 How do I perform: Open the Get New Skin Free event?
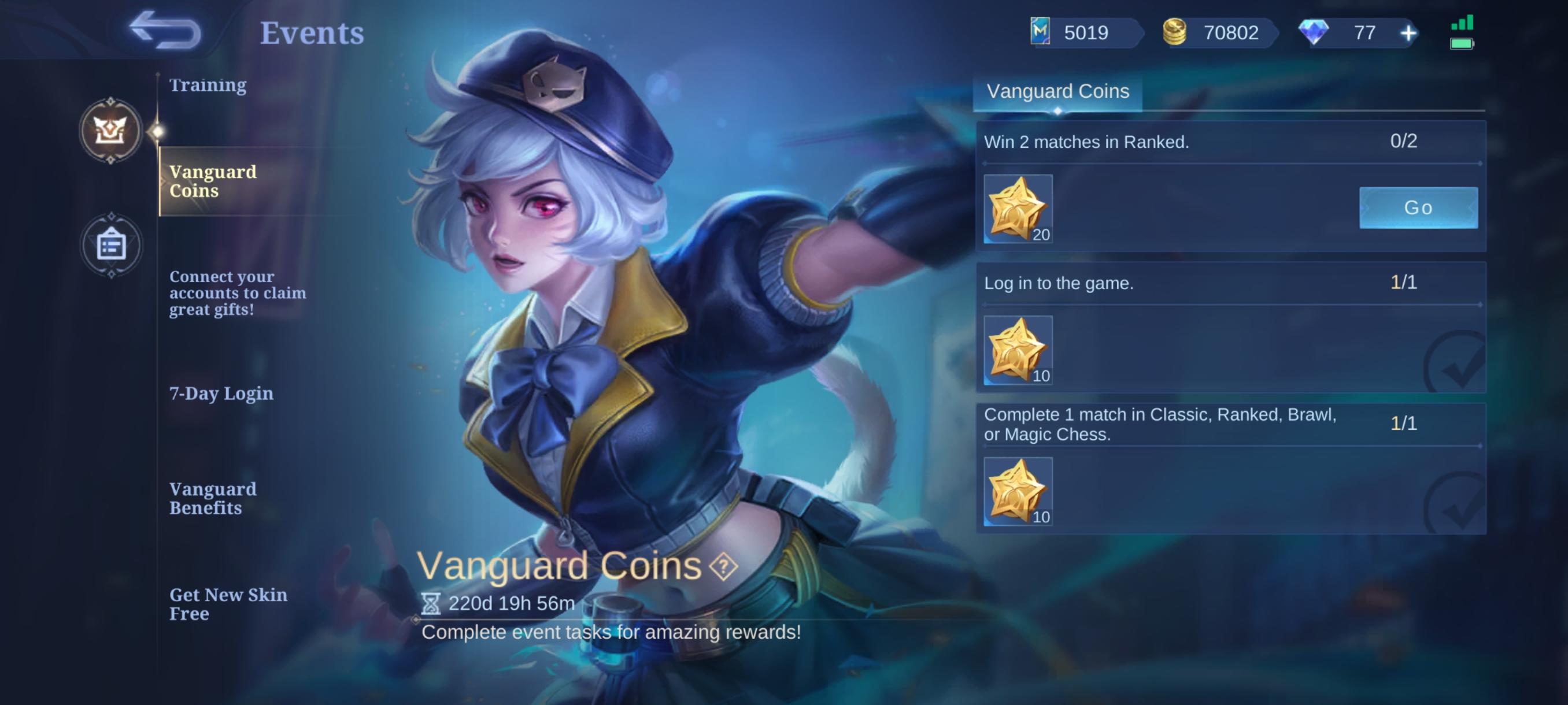[228, 604]
